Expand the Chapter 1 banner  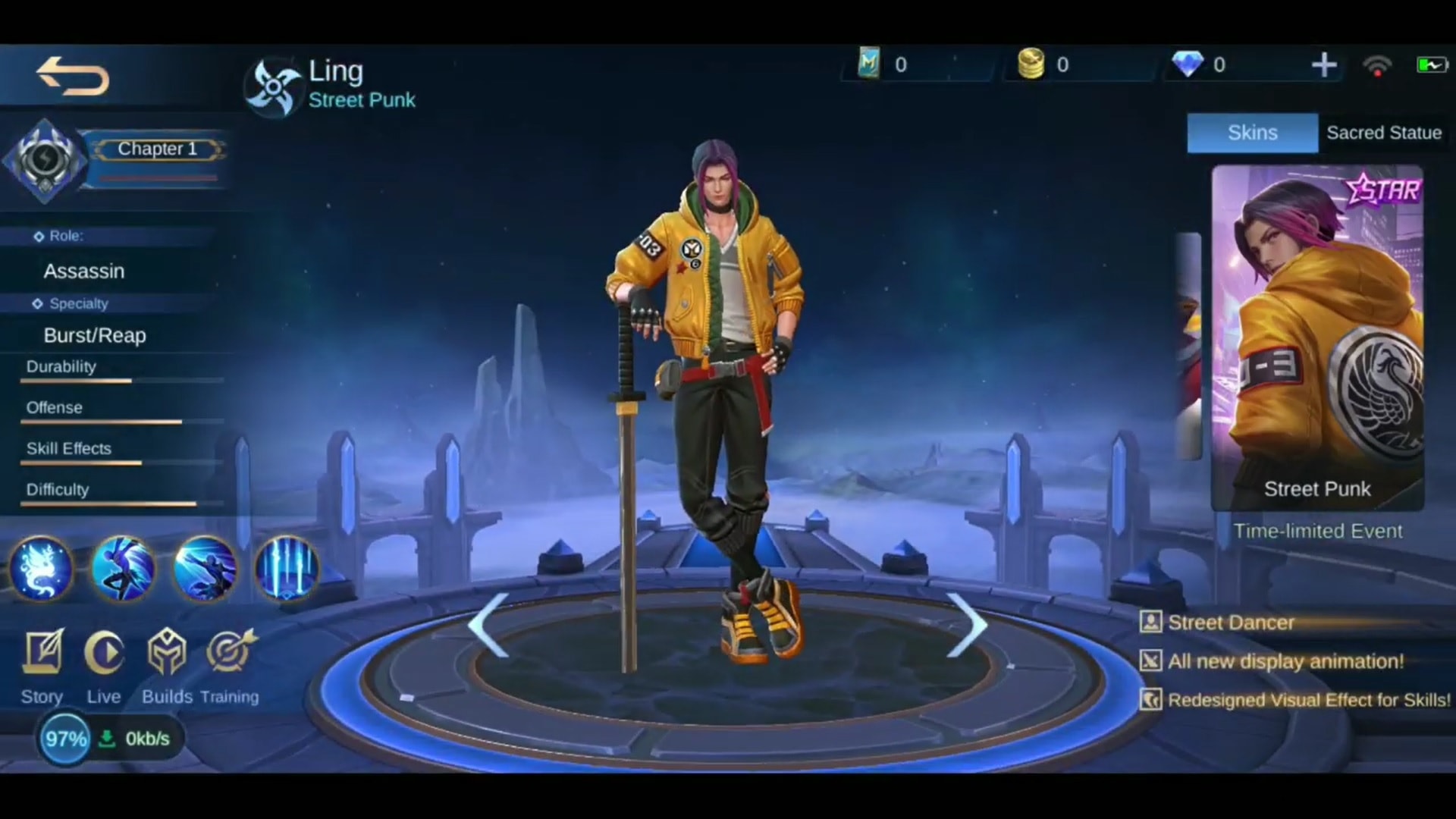point(157,149)
